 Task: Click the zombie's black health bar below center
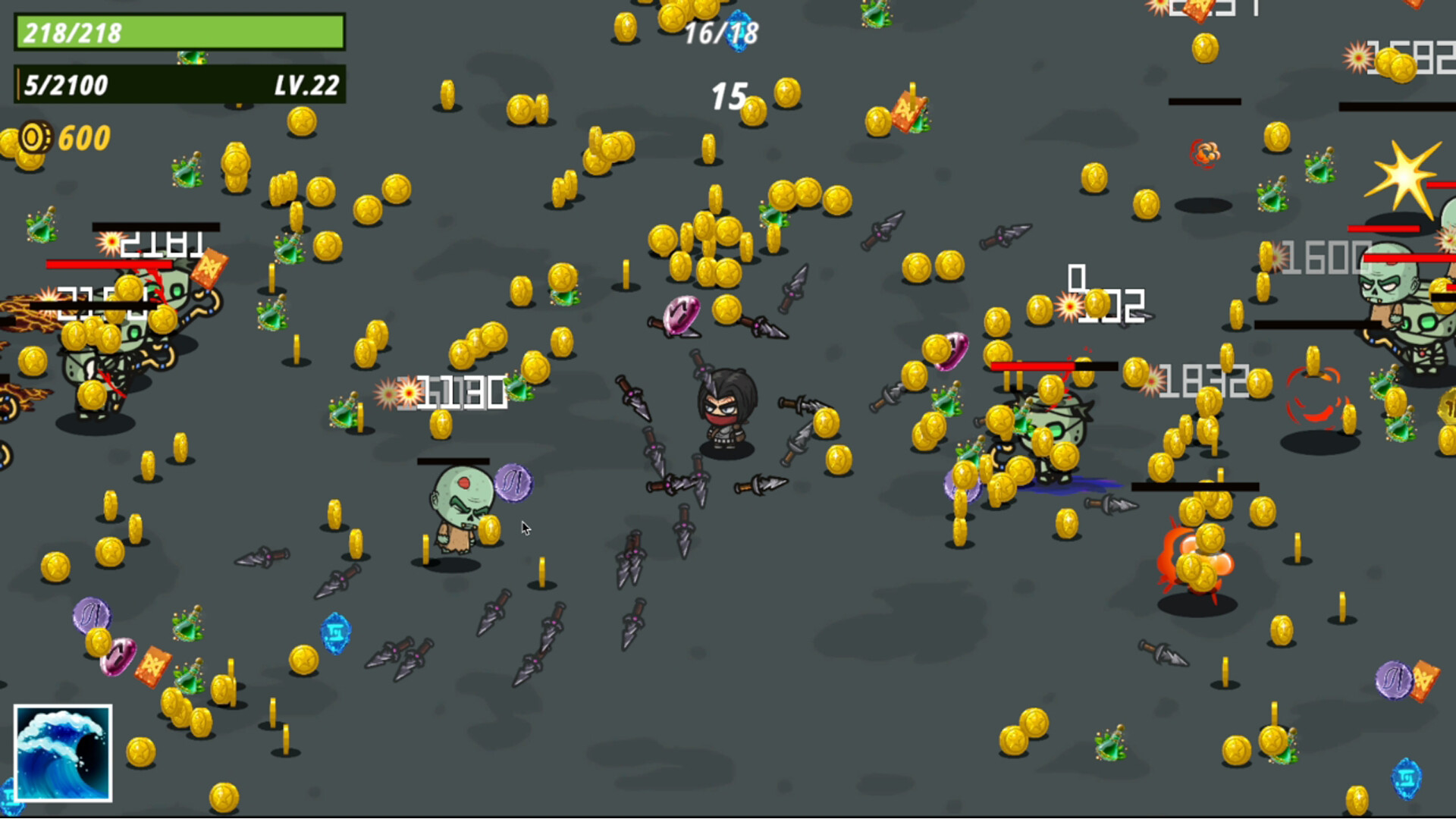(x=453, y=460)
